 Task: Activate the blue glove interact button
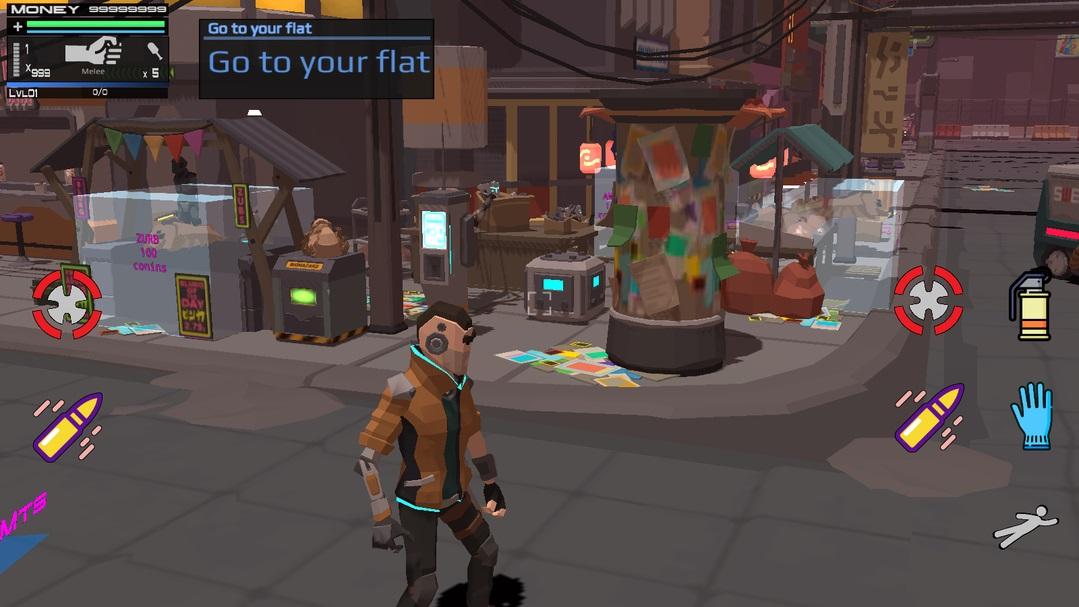click(x=1031, y=414)
